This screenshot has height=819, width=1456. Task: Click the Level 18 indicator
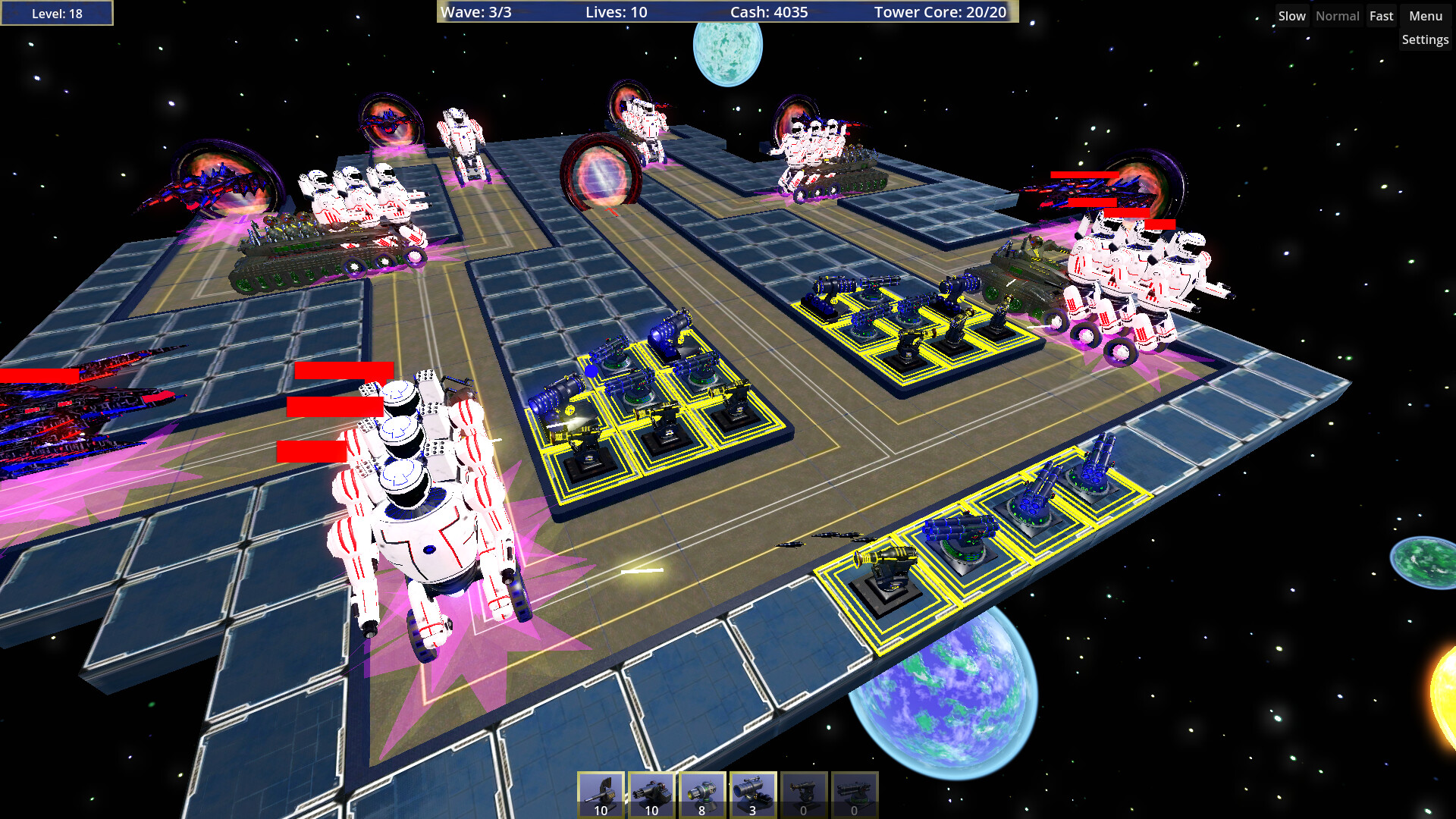point(56,12)
